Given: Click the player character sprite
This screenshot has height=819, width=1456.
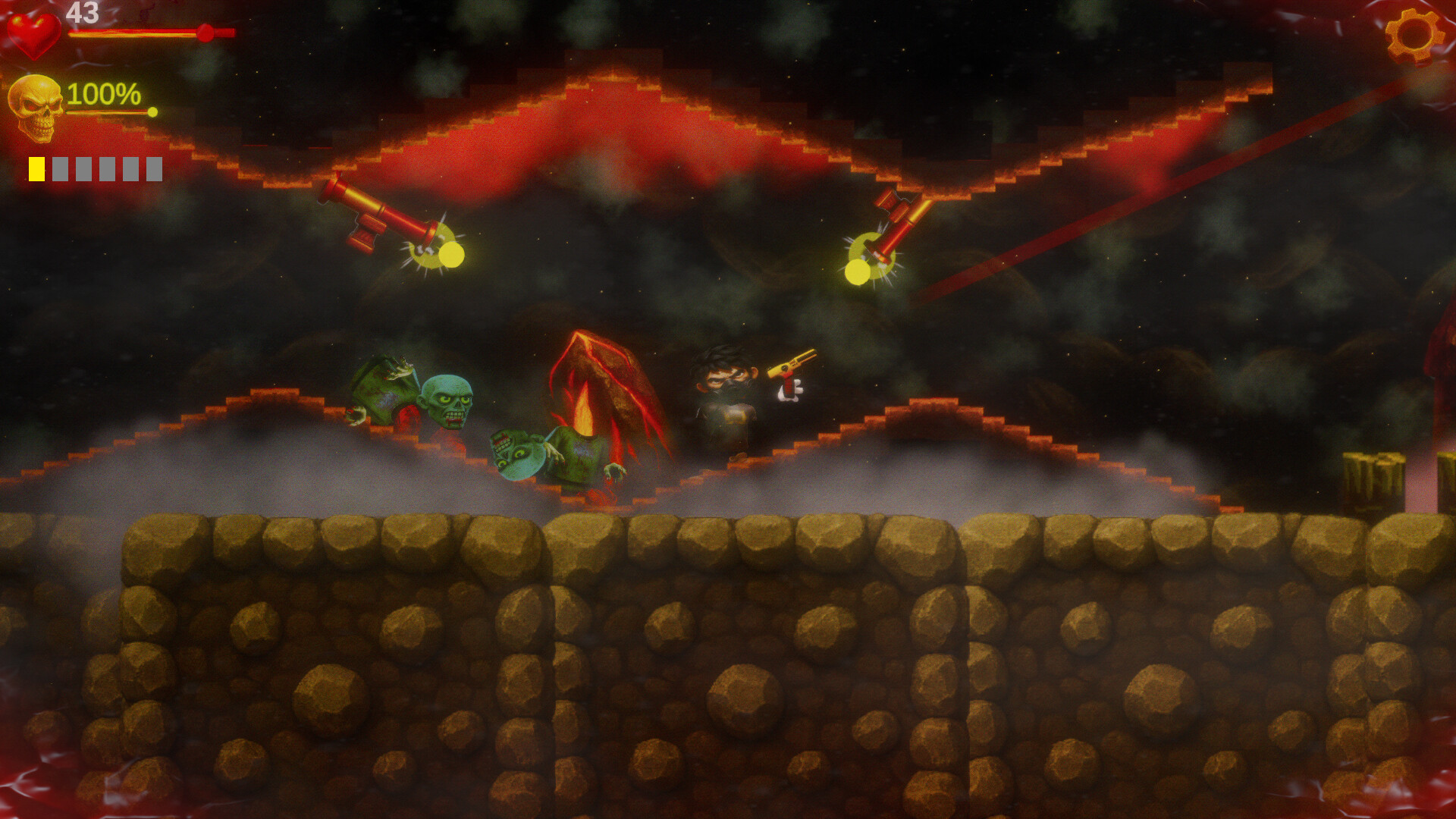Looking at the screenshot, I should click(726, 398).
